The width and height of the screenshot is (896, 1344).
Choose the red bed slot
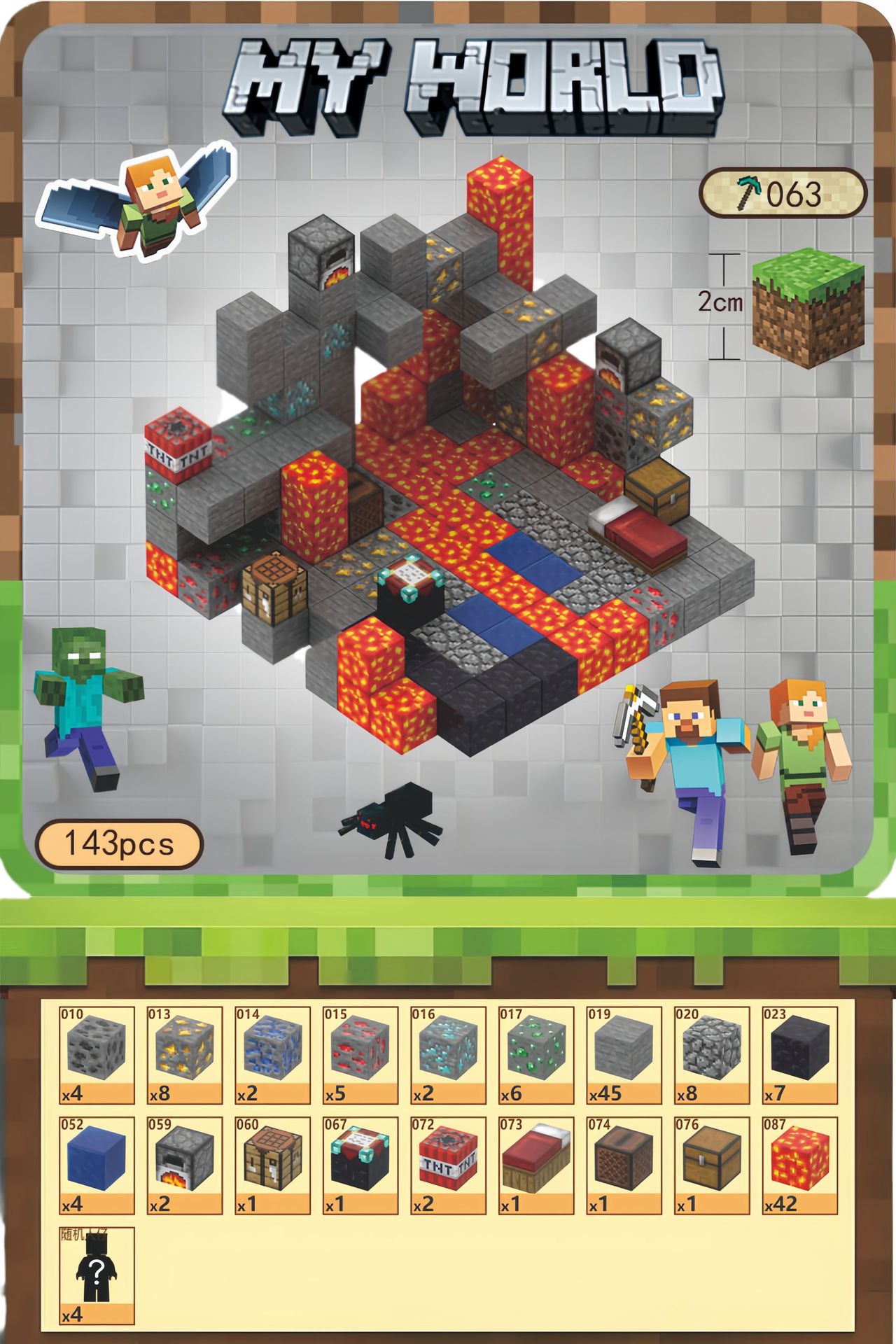point(536,1165)
